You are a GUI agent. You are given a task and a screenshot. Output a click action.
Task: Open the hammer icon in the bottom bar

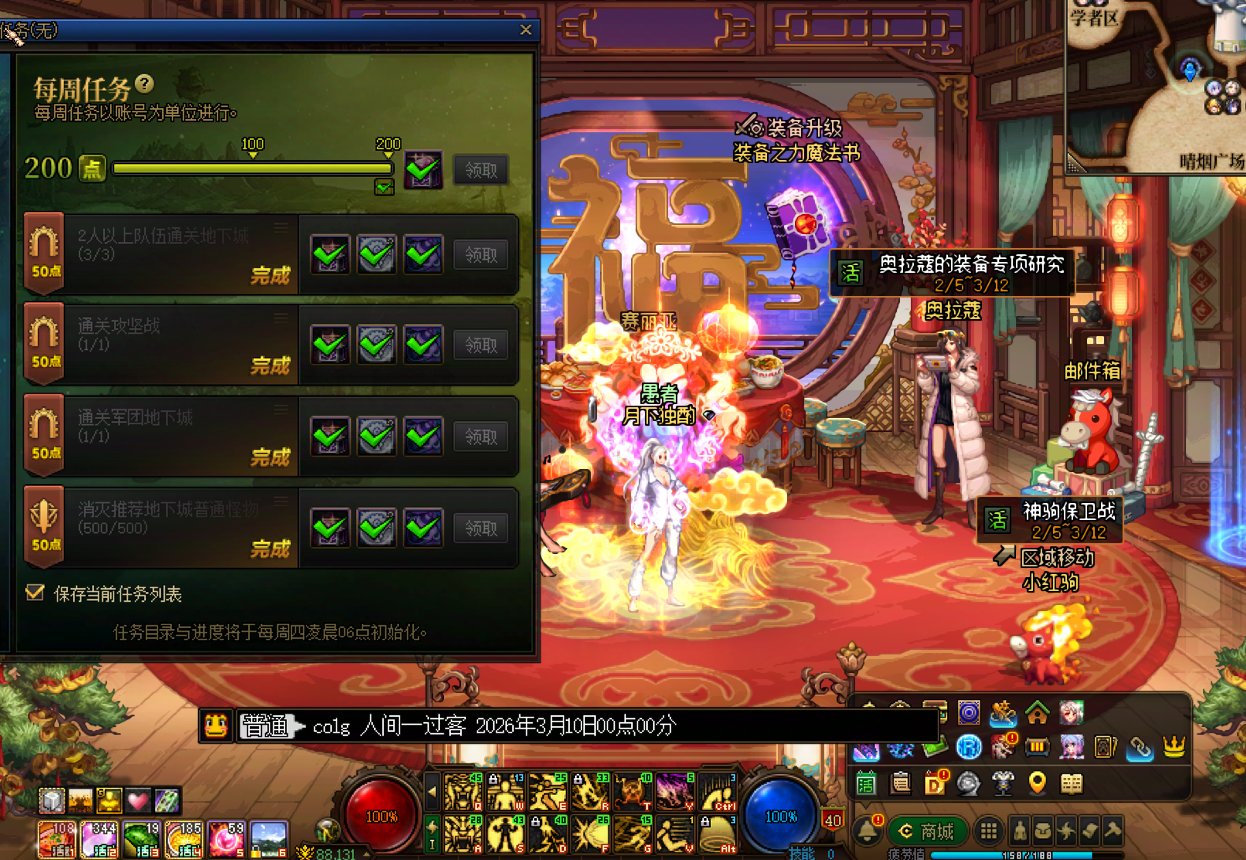[1112, 831]
